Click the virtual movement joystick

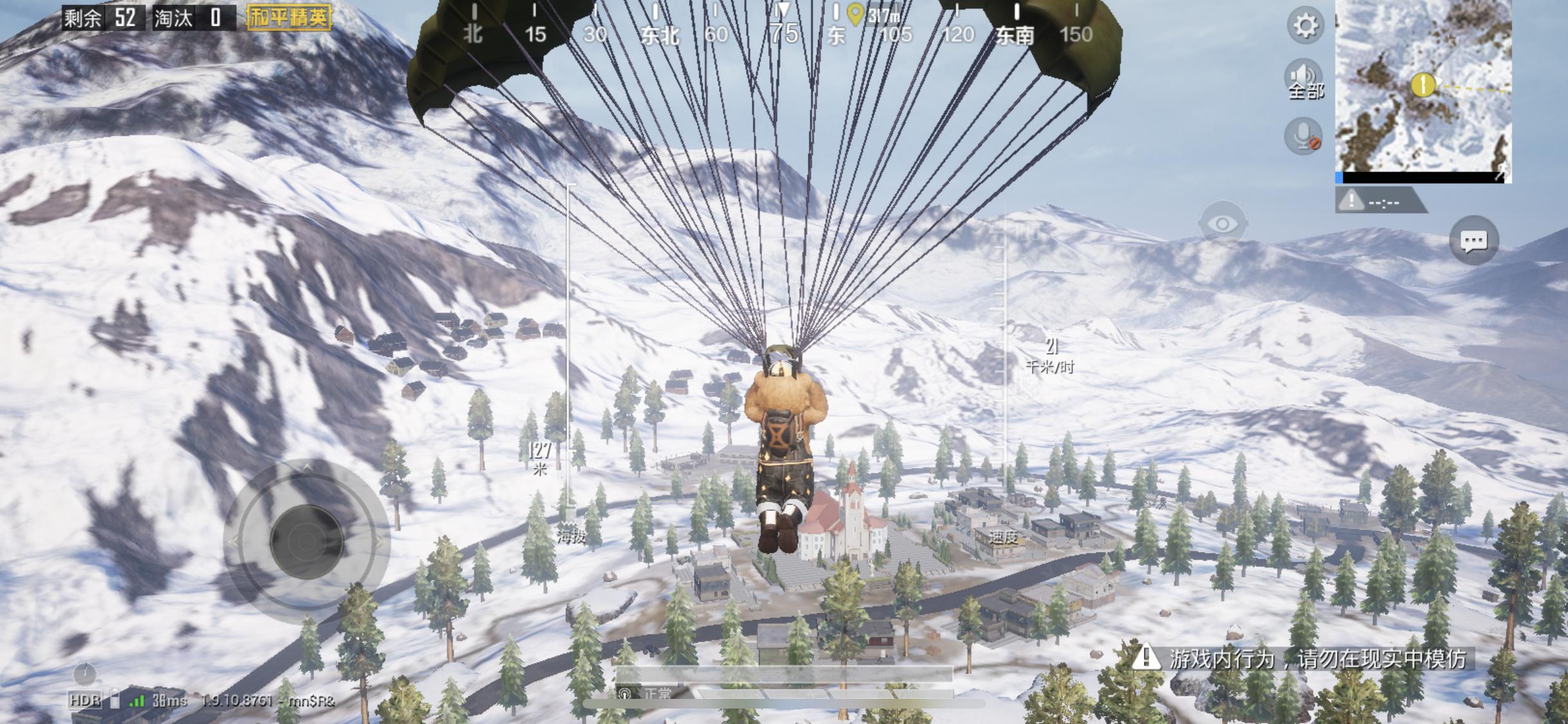click(x=306, y=541)
